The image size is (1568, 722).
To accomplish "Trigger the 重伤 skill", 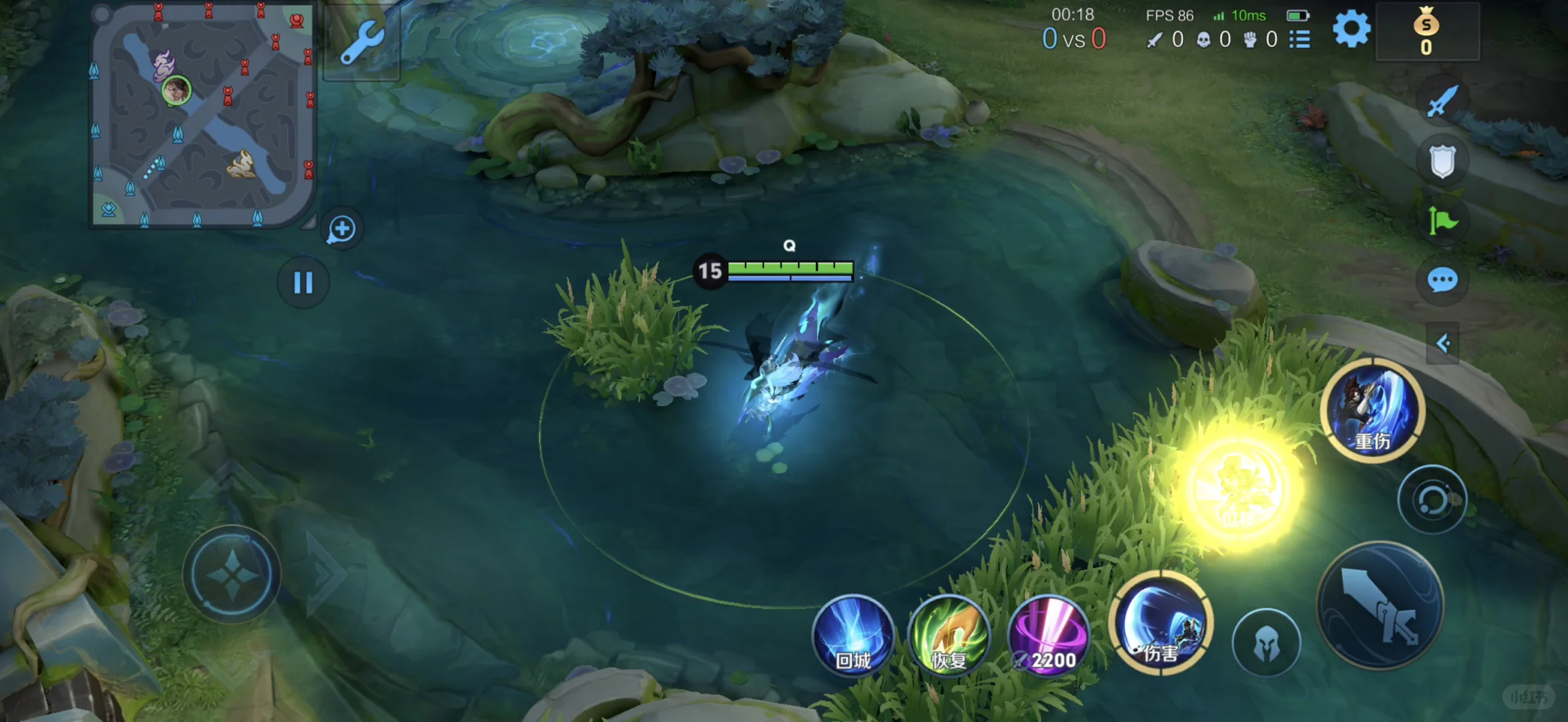I will click(x=1373, y=410).
